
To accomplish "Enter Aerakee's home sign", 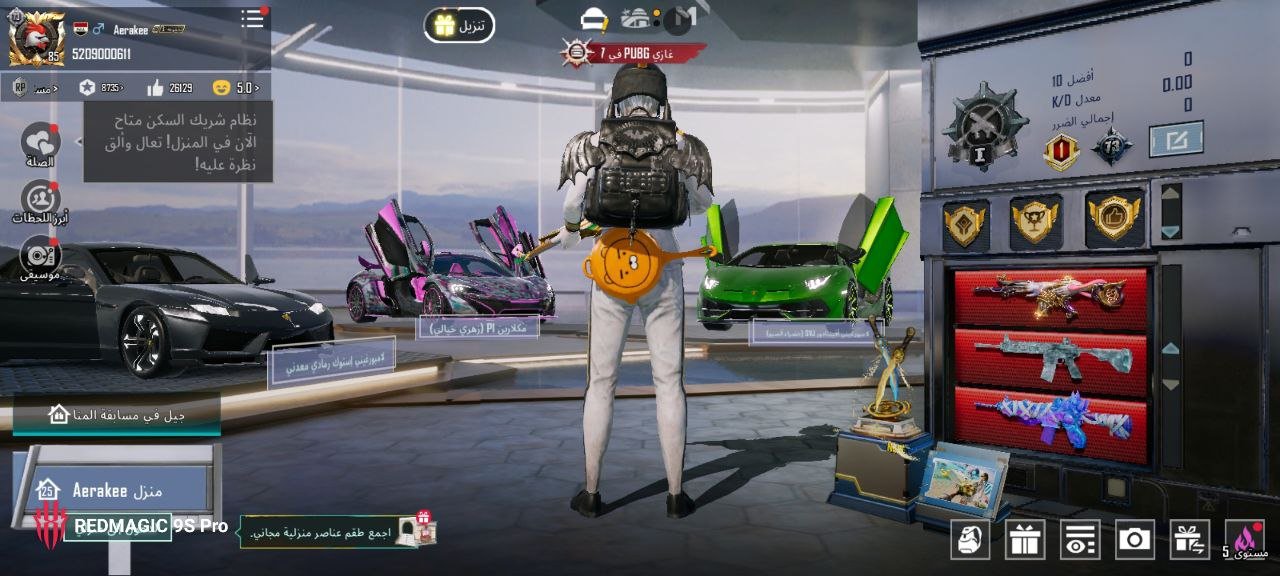I will coord(116,490).
